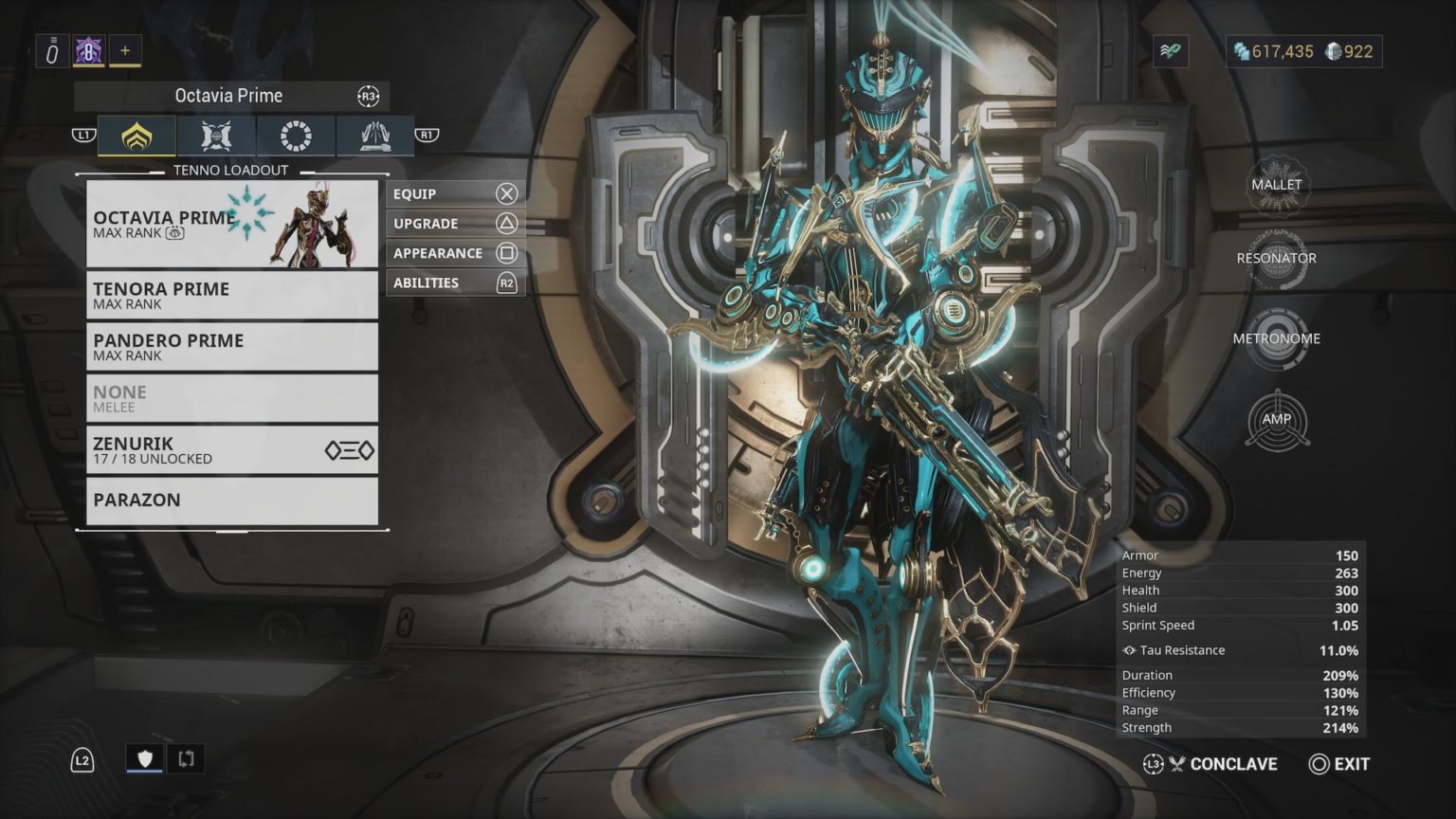Click the green ribbon icon near the currencies
The height and width of the screenshot is (819, 1456).
click(1172, 51)
